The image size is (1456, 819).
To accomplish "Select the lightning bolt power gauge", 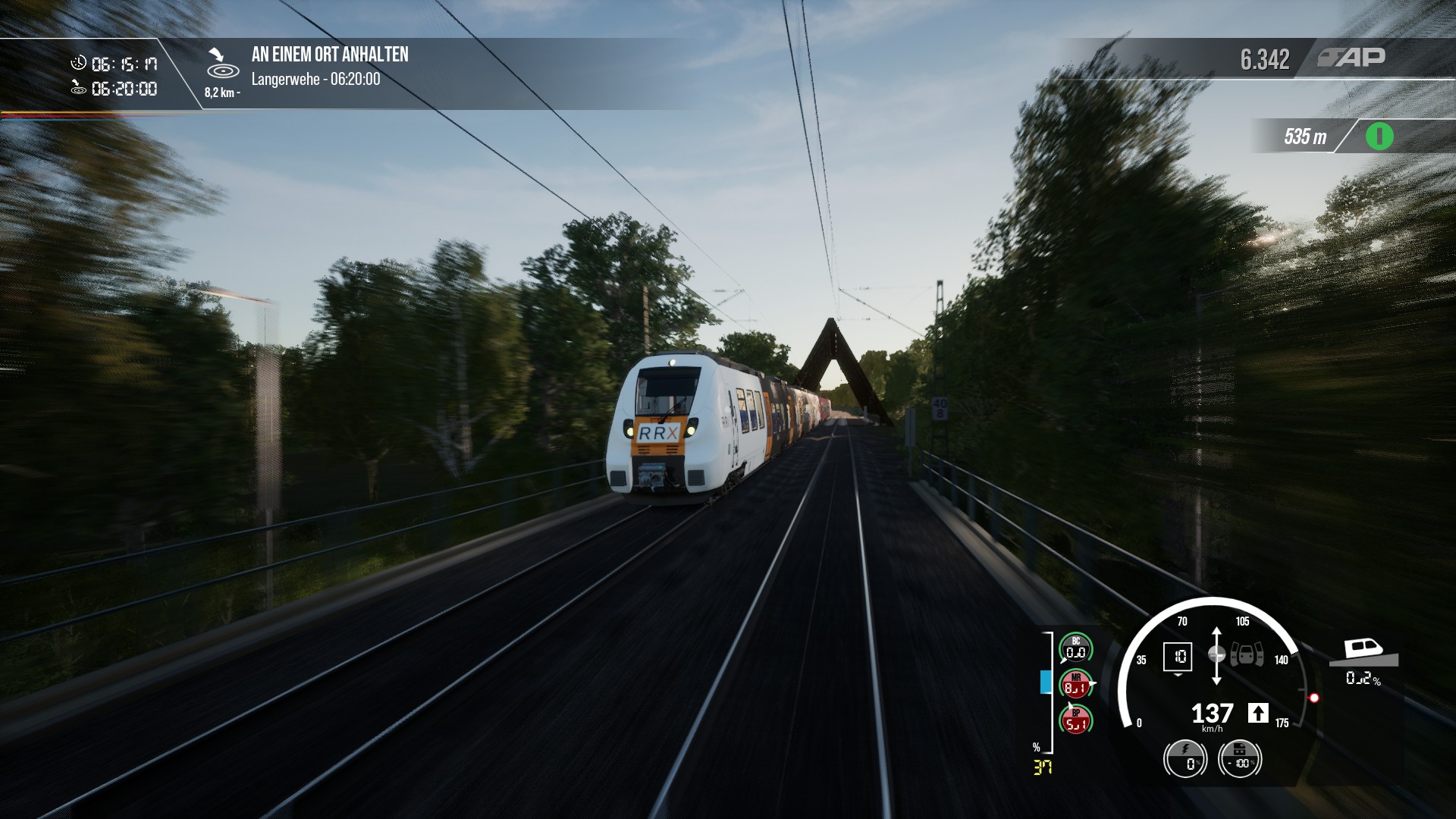I will pyautogui.click(x=1185, y=758).
